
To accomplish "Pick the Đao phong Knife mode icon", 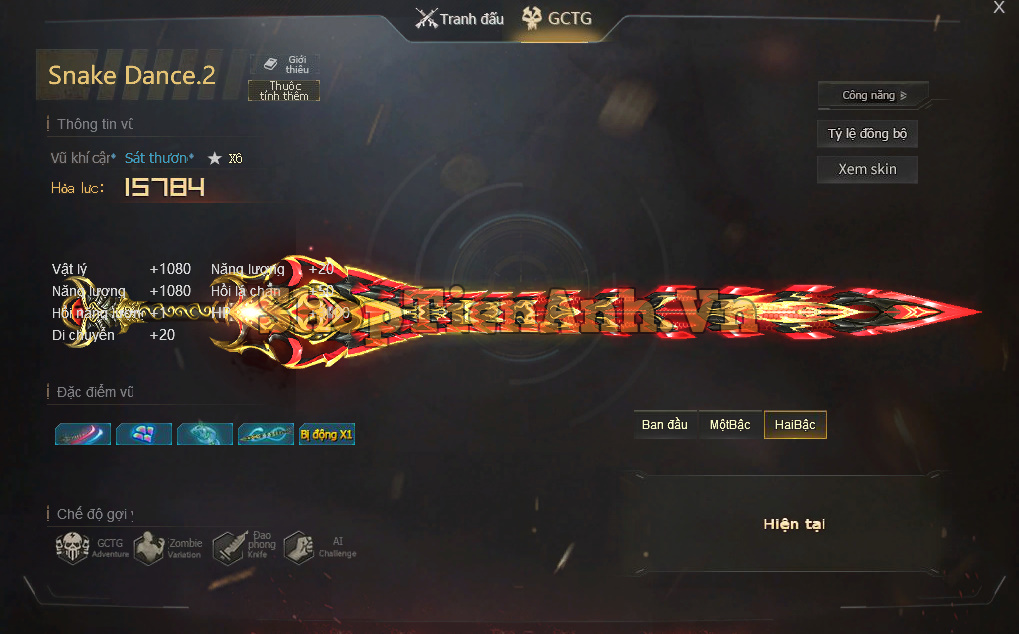I will point(228,548).
